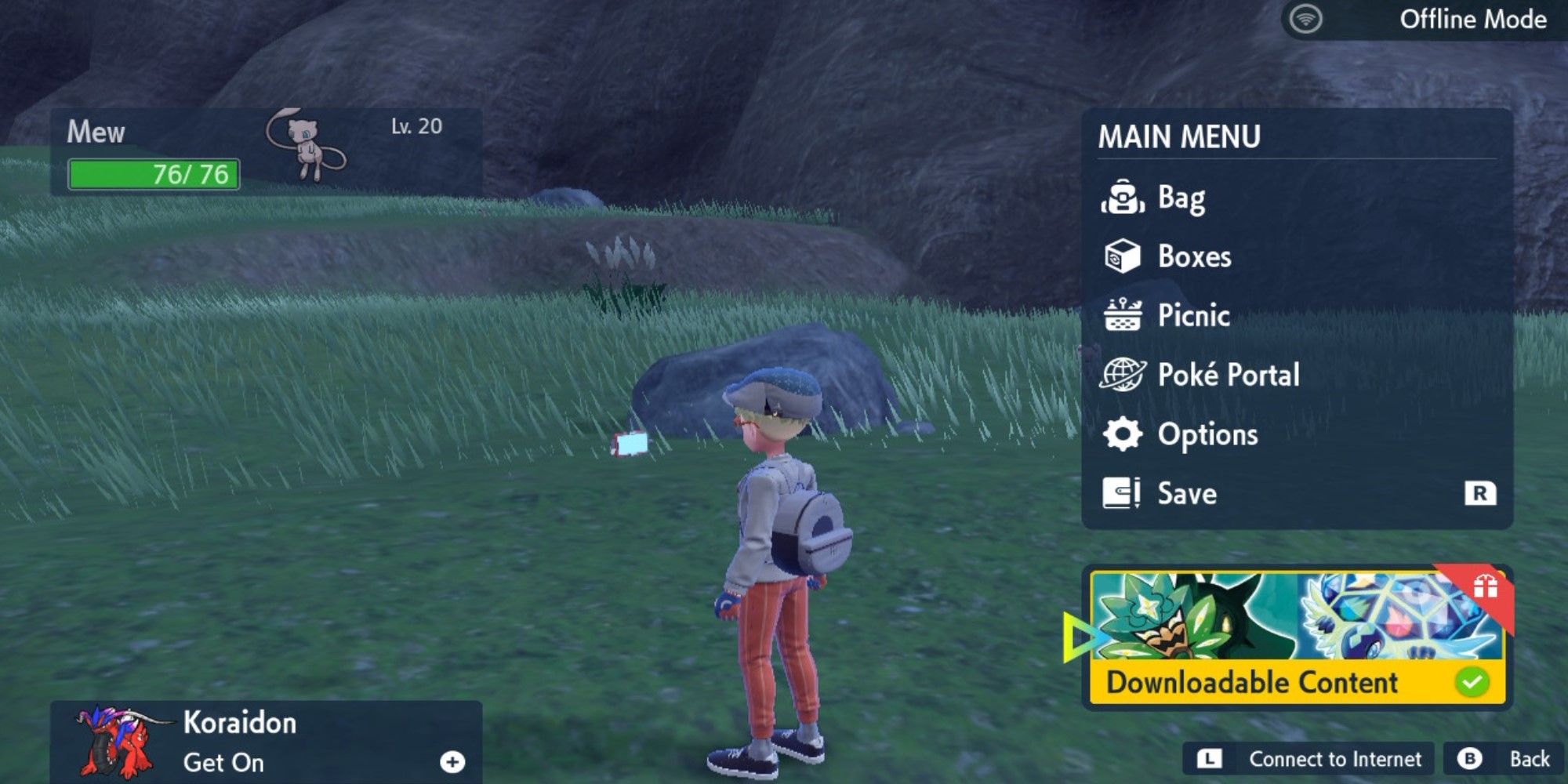Select Poké Portal from the Main Menu
The image size is (1568, 784).
tap(1232, 375)
